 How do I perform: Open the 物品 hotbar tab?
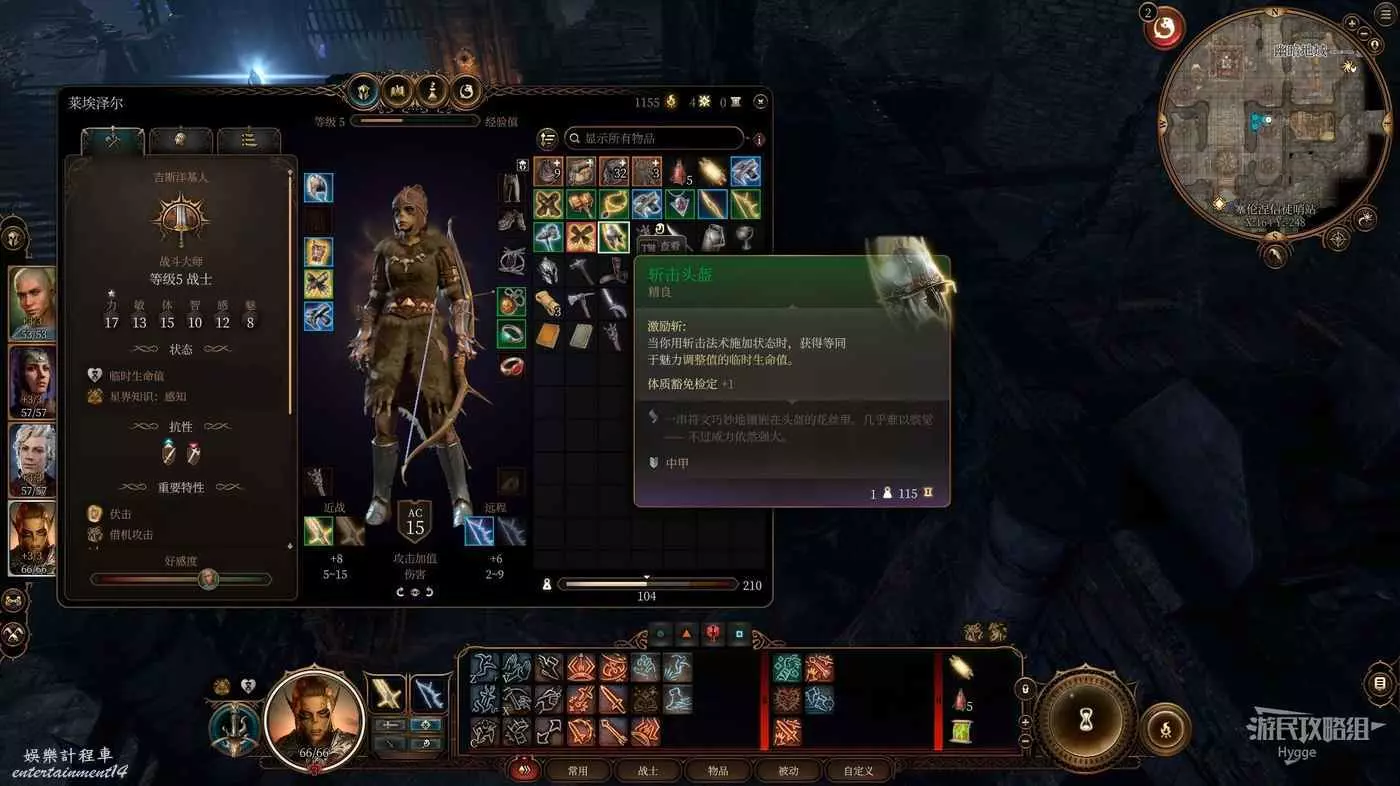coord(717,771)
